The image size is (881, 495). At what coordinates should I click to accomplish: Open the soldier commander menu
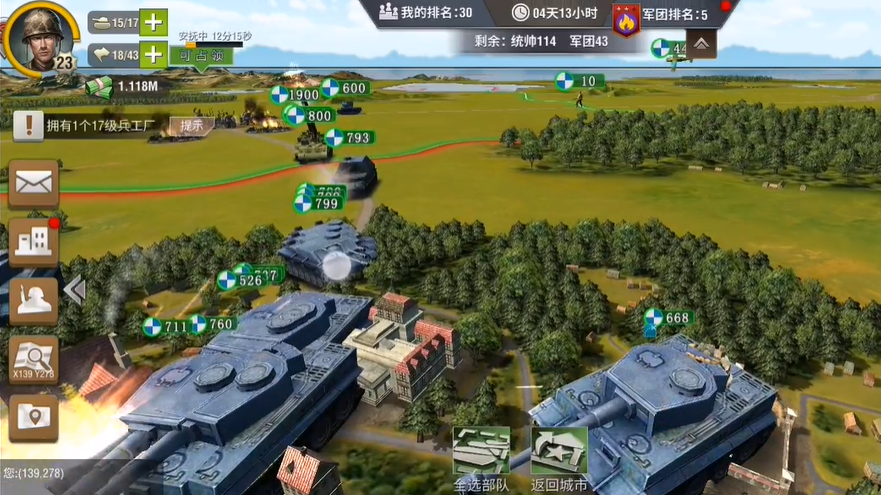tap(33, 300)
